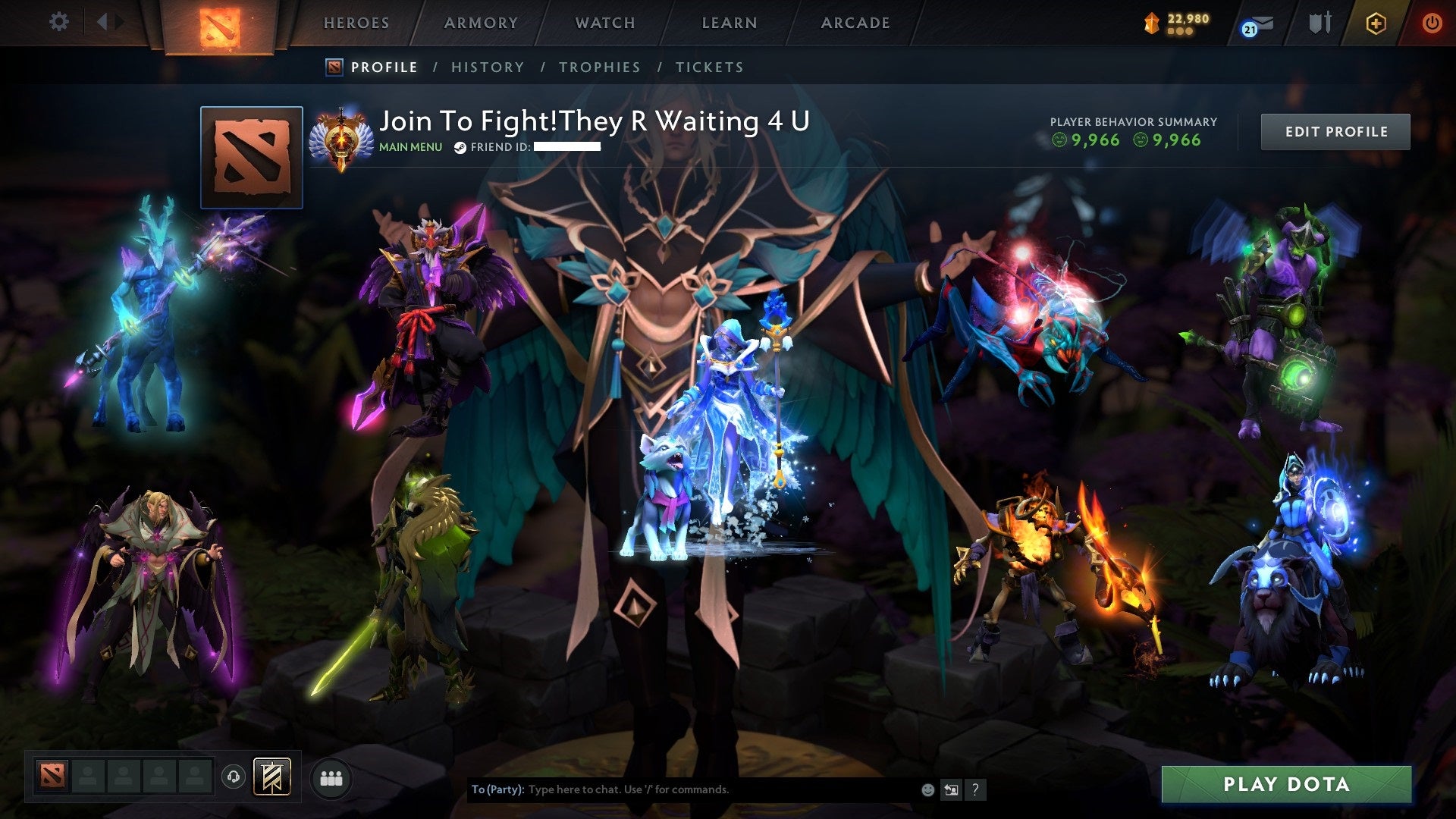1456x819 pixels.
Task: Click the EDIT PROFILE button
Action: 1335,130
